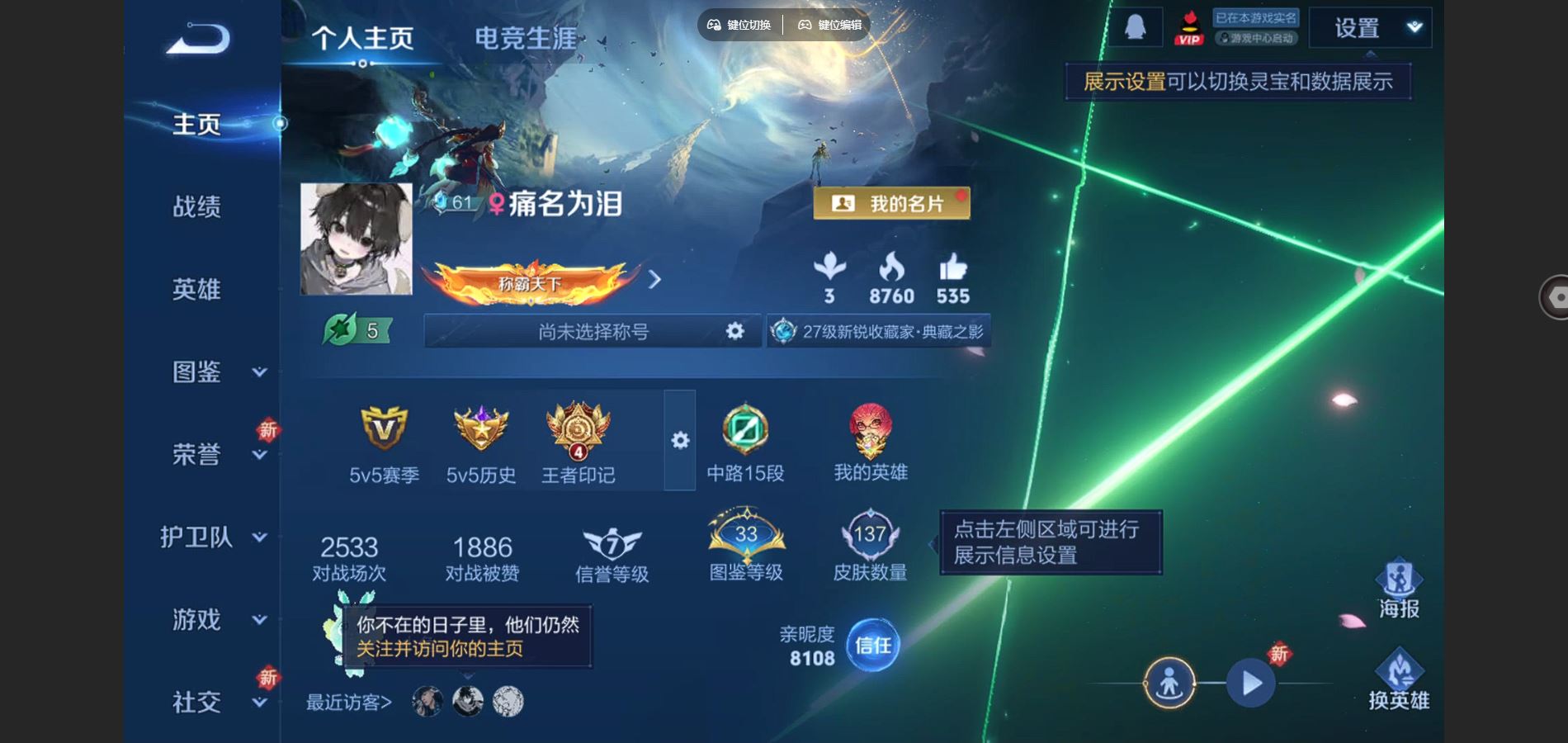Select 战绩 in the left sidebar
Screen dimensions: 1568x743
[197, 206]
